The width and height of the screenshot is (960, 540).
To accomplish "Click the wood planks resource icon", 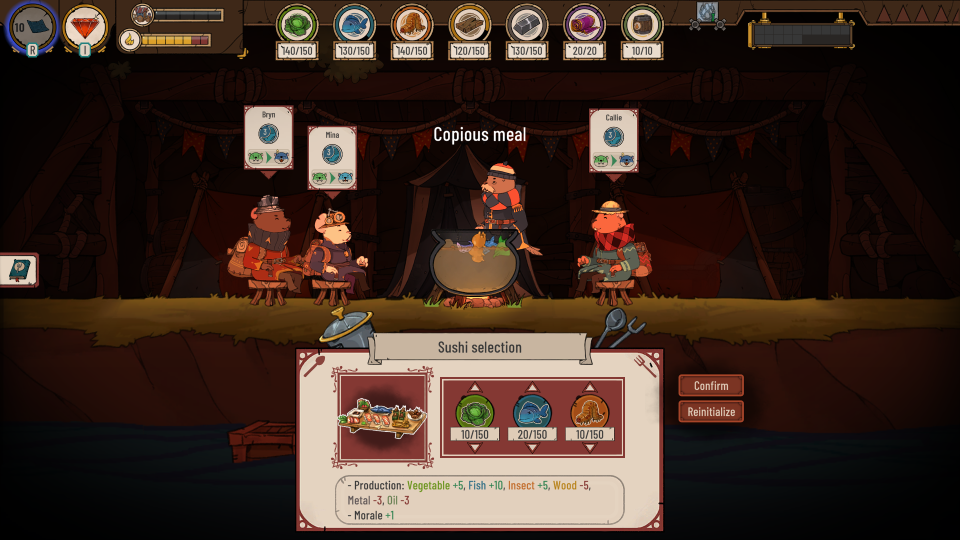I will [x=469, y=23].
